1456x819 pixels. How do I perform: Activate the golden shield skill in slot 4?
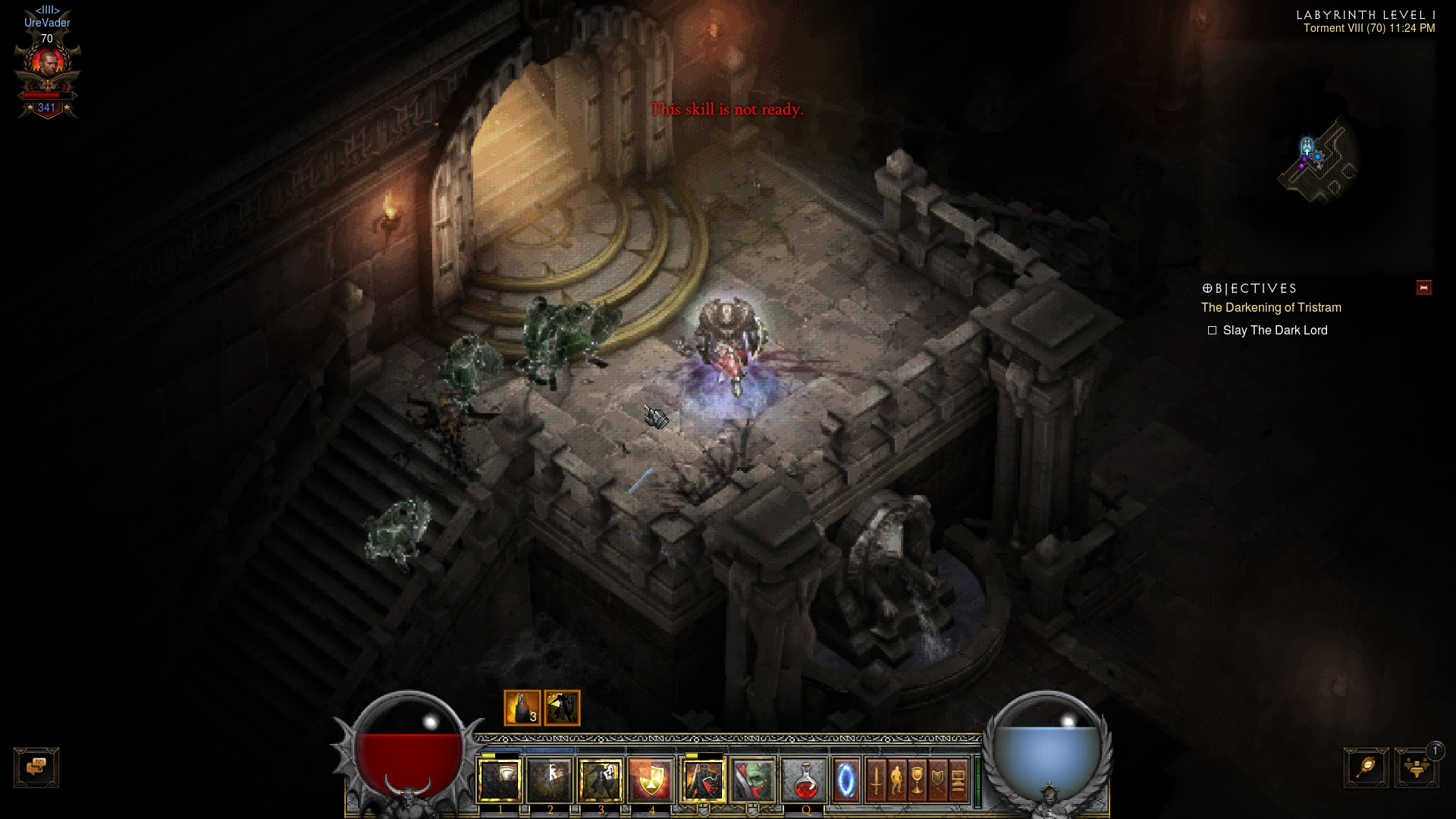(651, 780)
